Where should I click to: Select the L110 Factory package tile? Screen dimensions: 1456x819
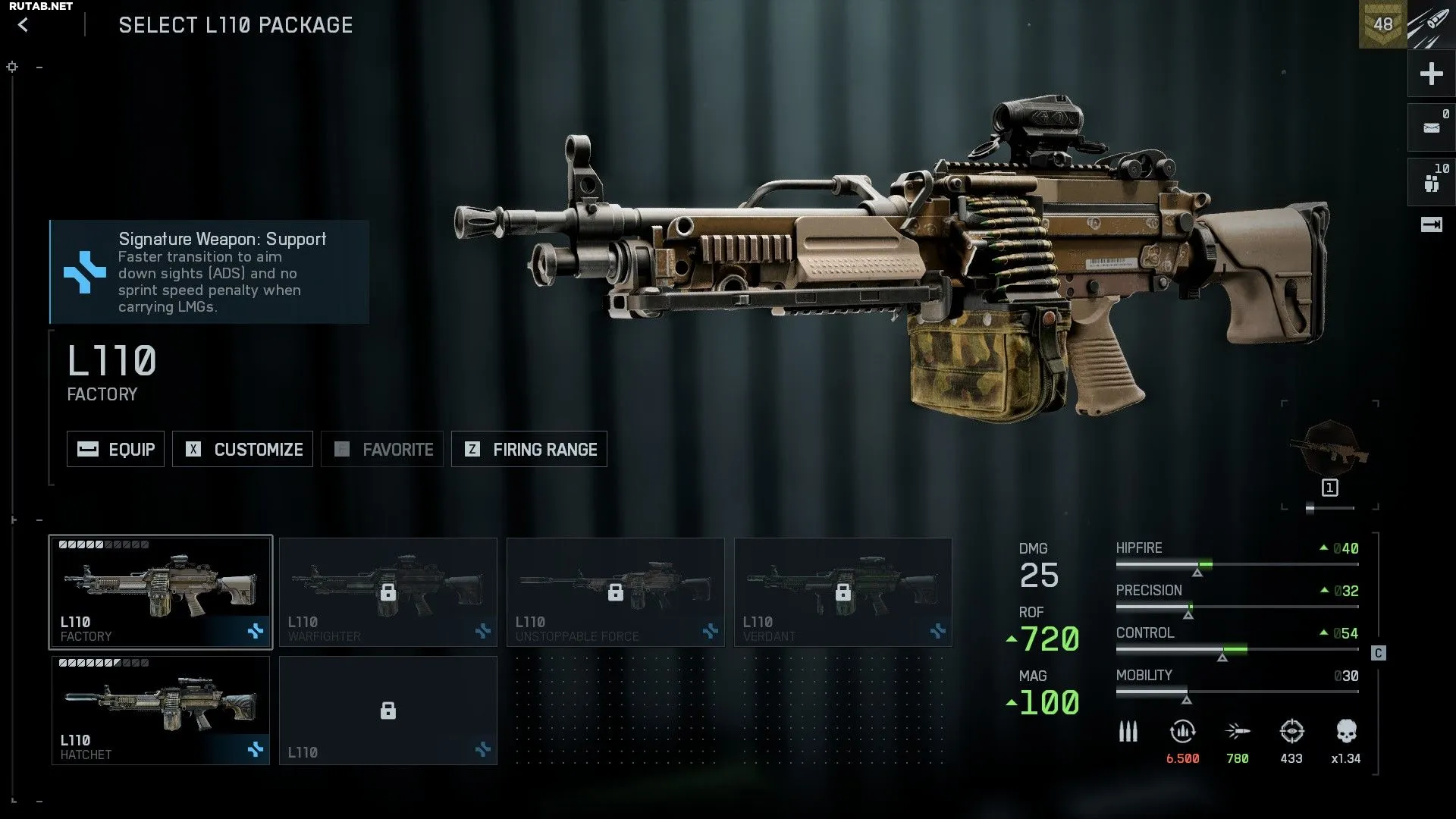[x=161, y=592]
